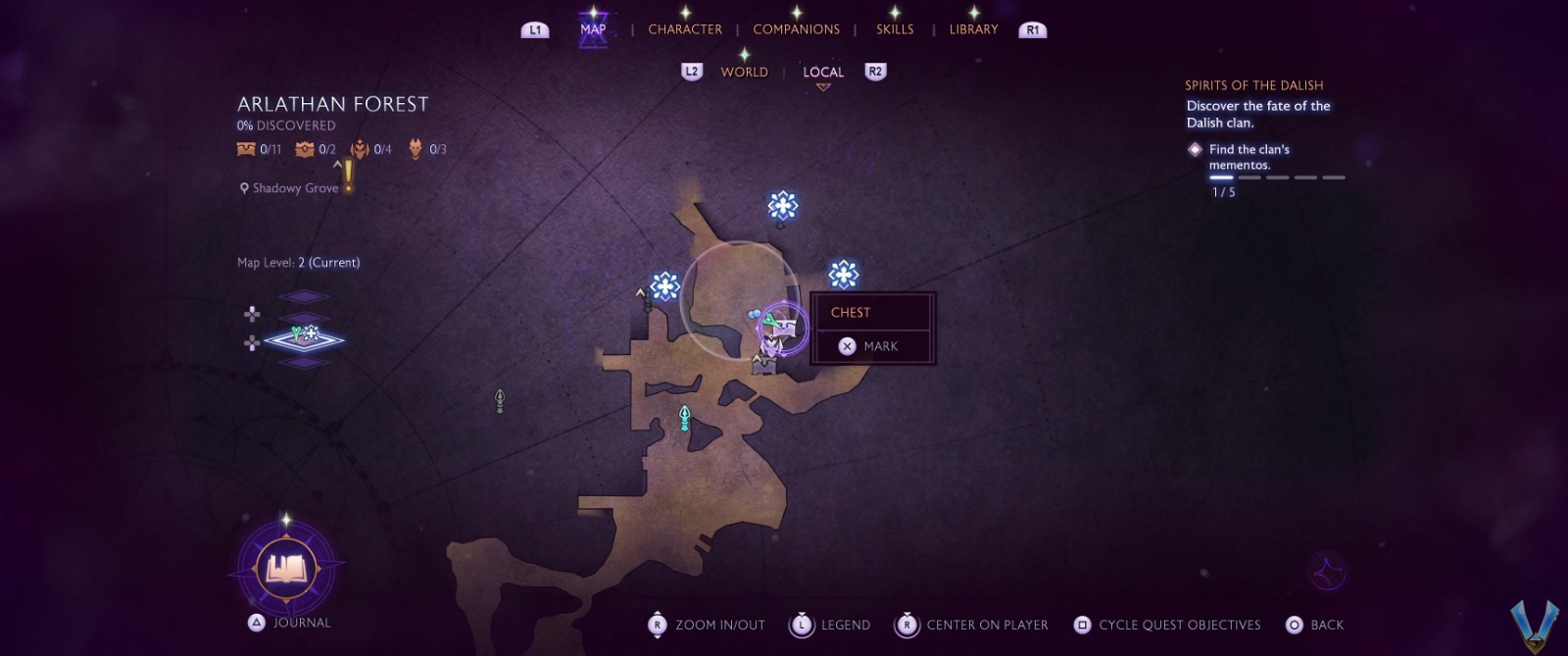Image resolution: width=1568 pixels, height=656 pixels.
Task: Open the Library tab
Action: [973, 29]
